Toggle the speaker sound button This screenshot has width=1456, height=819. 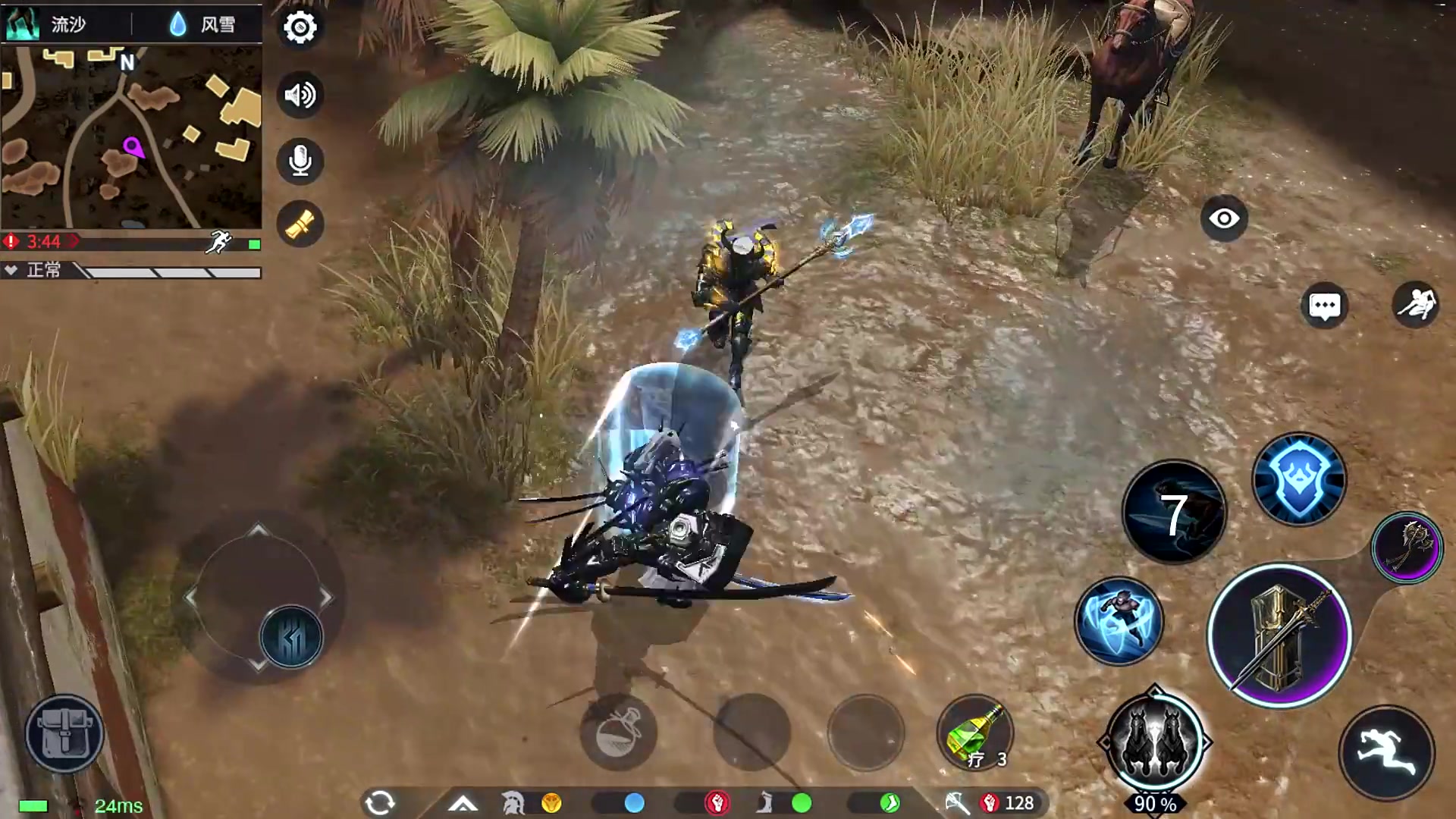300,95
